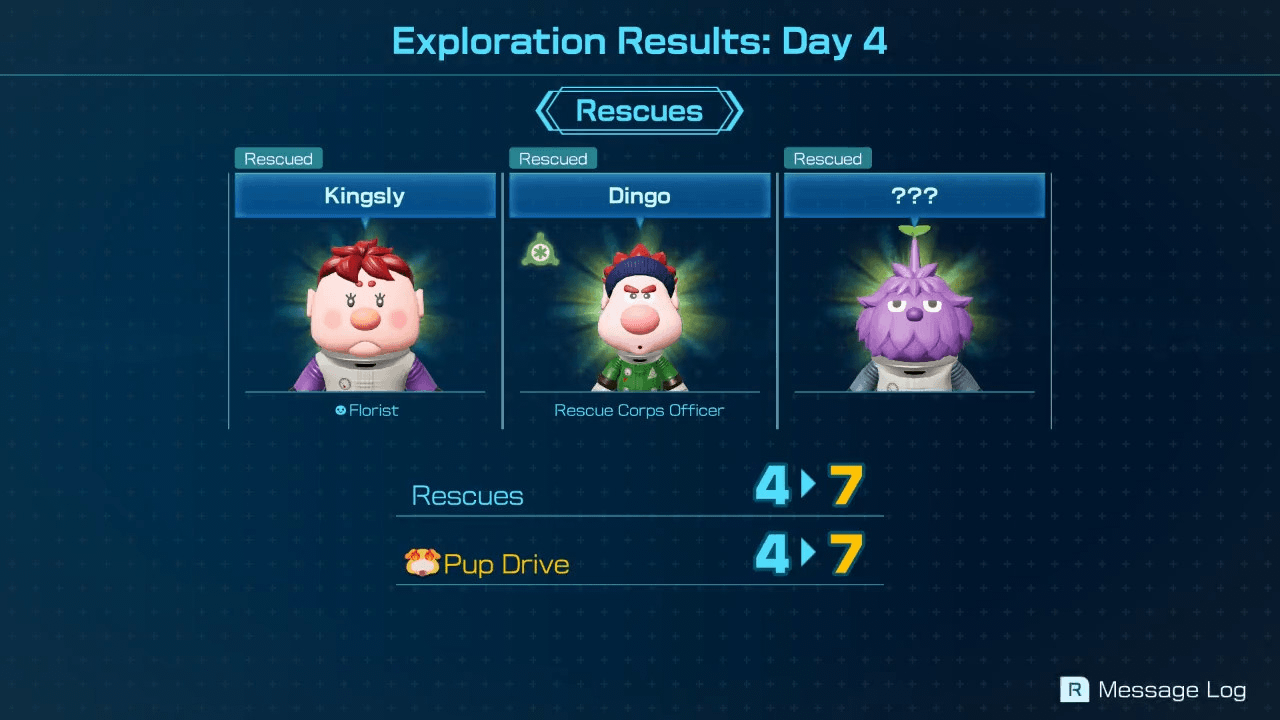Select the Kingsly name banner
Viewport: 1280px width, 720px height.
pos(364,196)
